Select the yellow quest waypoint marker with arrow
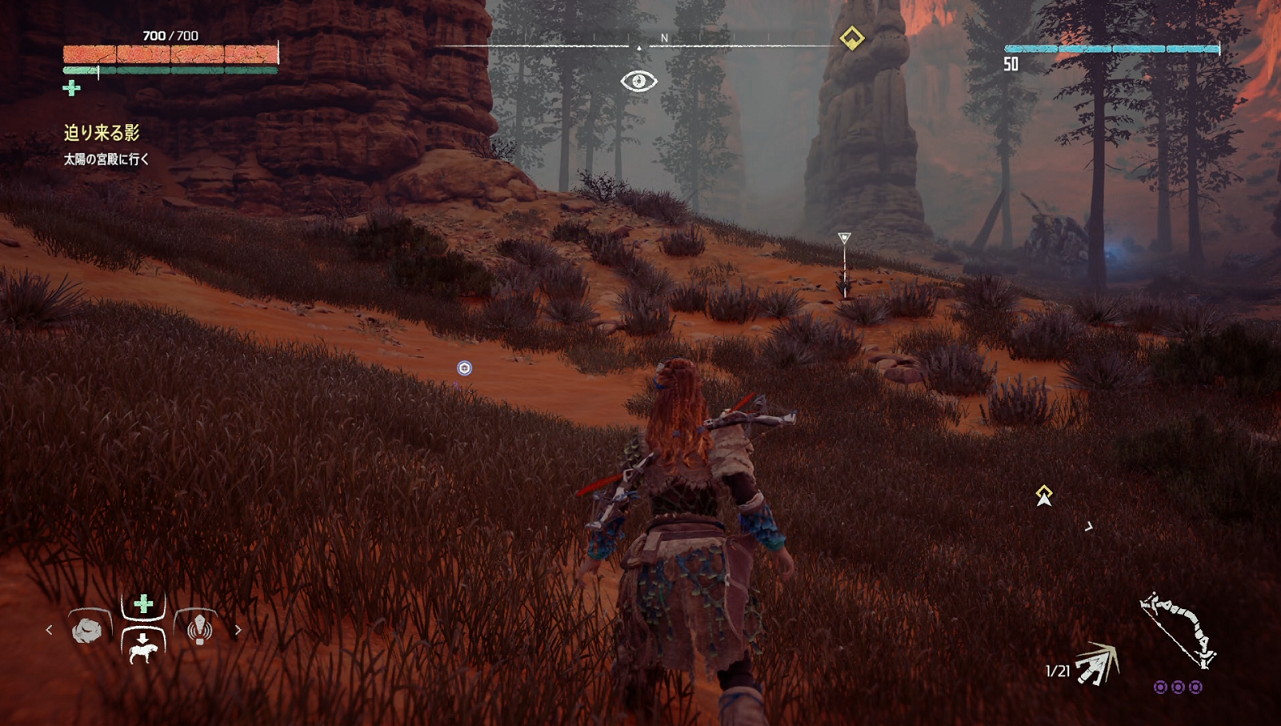 click(x=1044, y=494)
